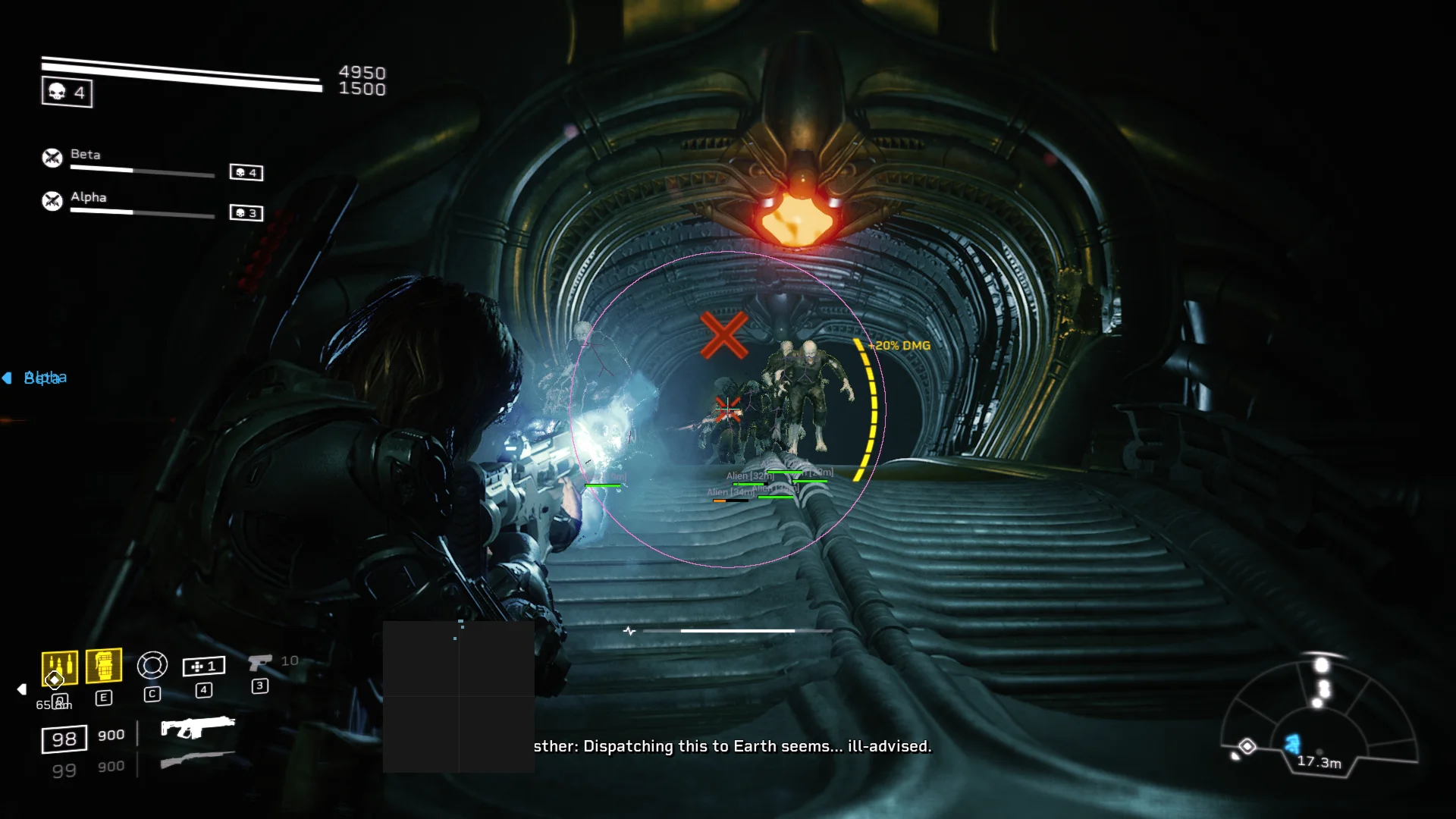Click the Alien [32m] enemy health bar
The width and height of the screenshot is (1456, 819).
coord(749,476)
